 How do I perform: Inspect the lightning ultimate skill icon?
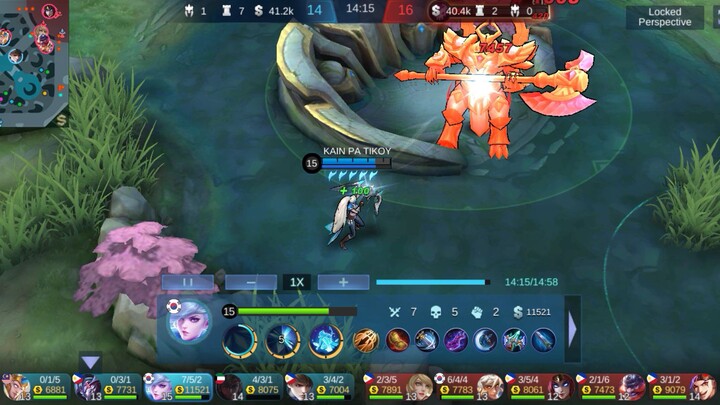(x=326, y=339)
